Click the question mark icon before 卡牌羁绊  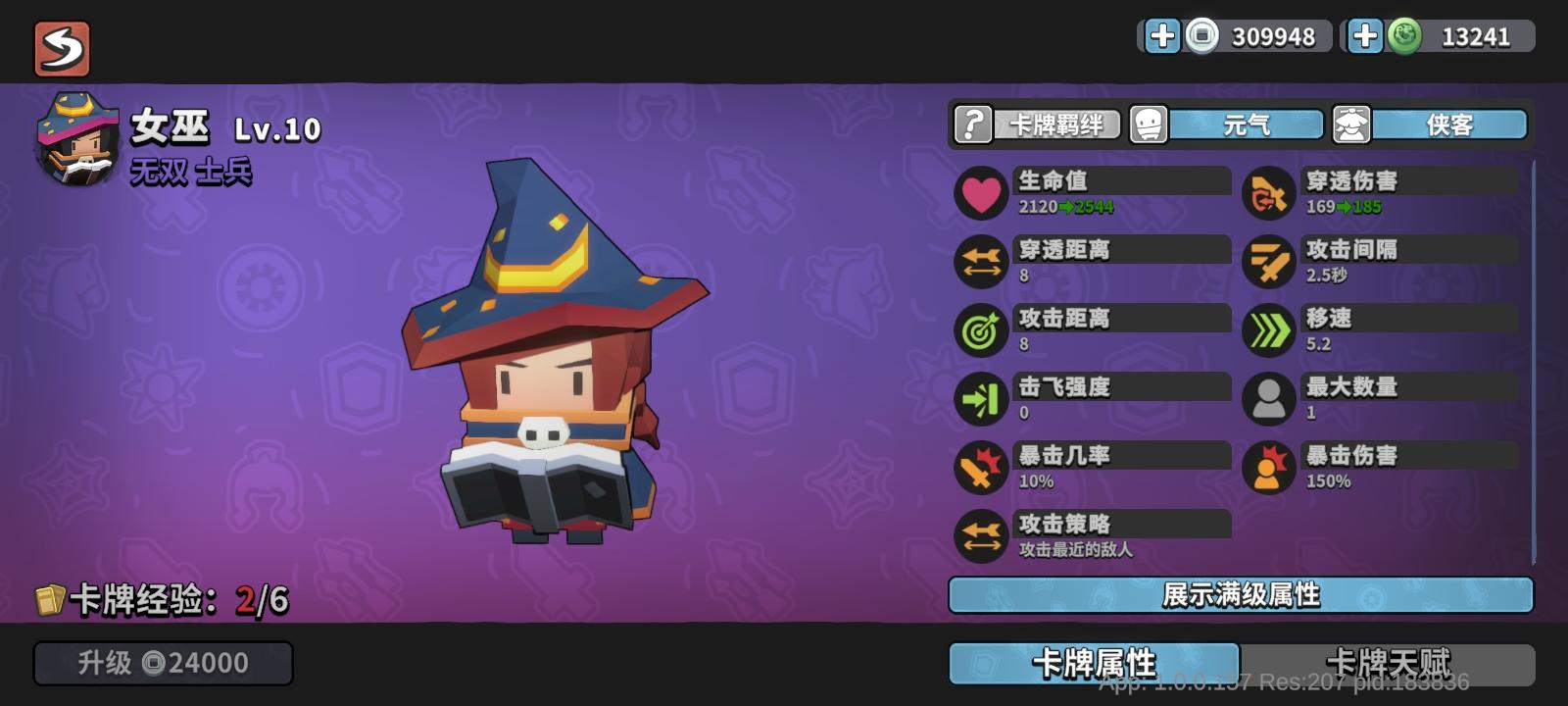click(x=971, y=125)
